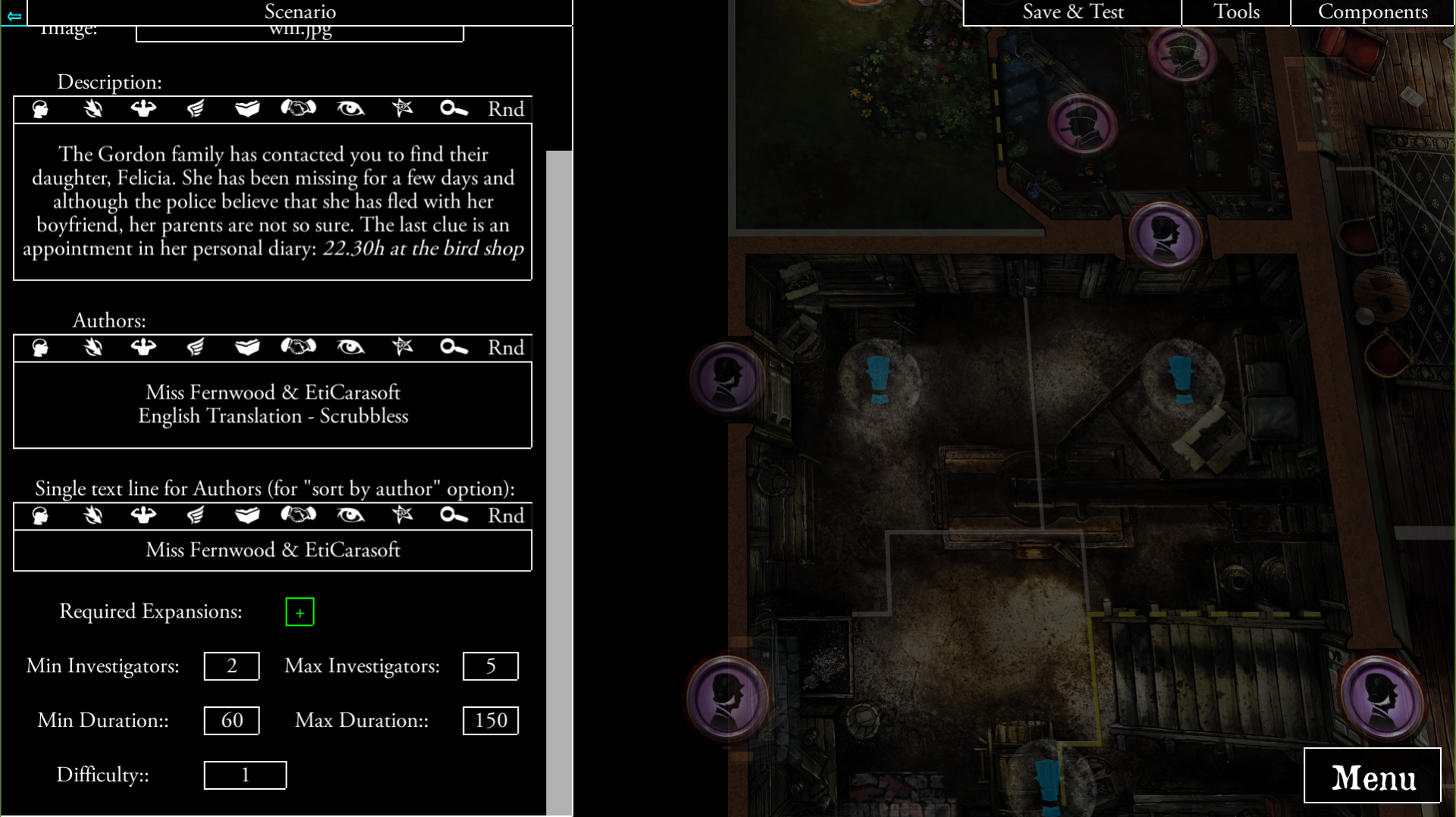Screen dimensions: 1456x817
Task: Insert the open book Lore symbol
Action: pyautogui.click(x=246, y=109)
